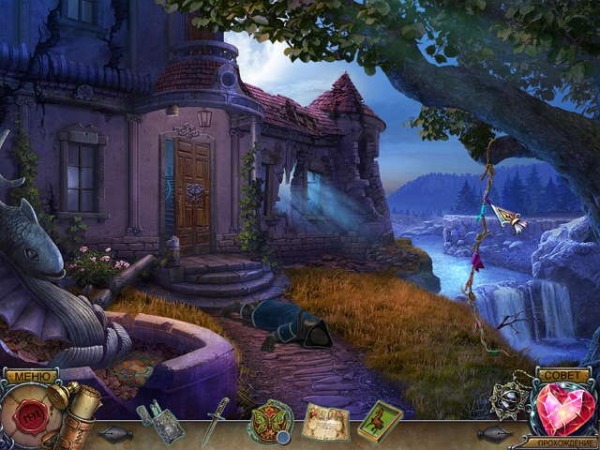Open the МЕНЮ game menu

pyautogui.click(x=30, y=376)
